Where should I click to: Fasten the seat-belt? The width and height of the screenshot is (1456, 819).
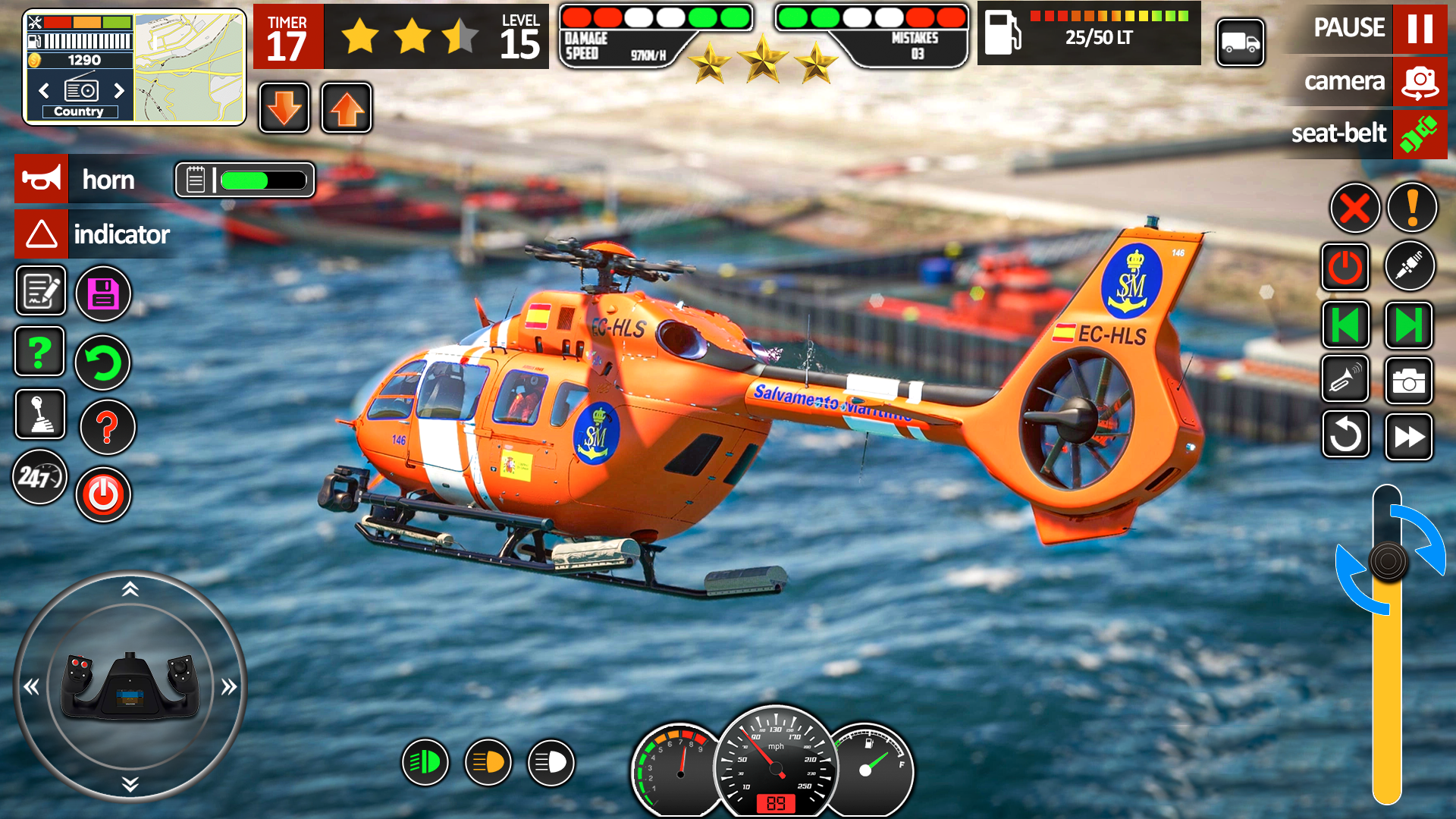tap(1420, 133)
